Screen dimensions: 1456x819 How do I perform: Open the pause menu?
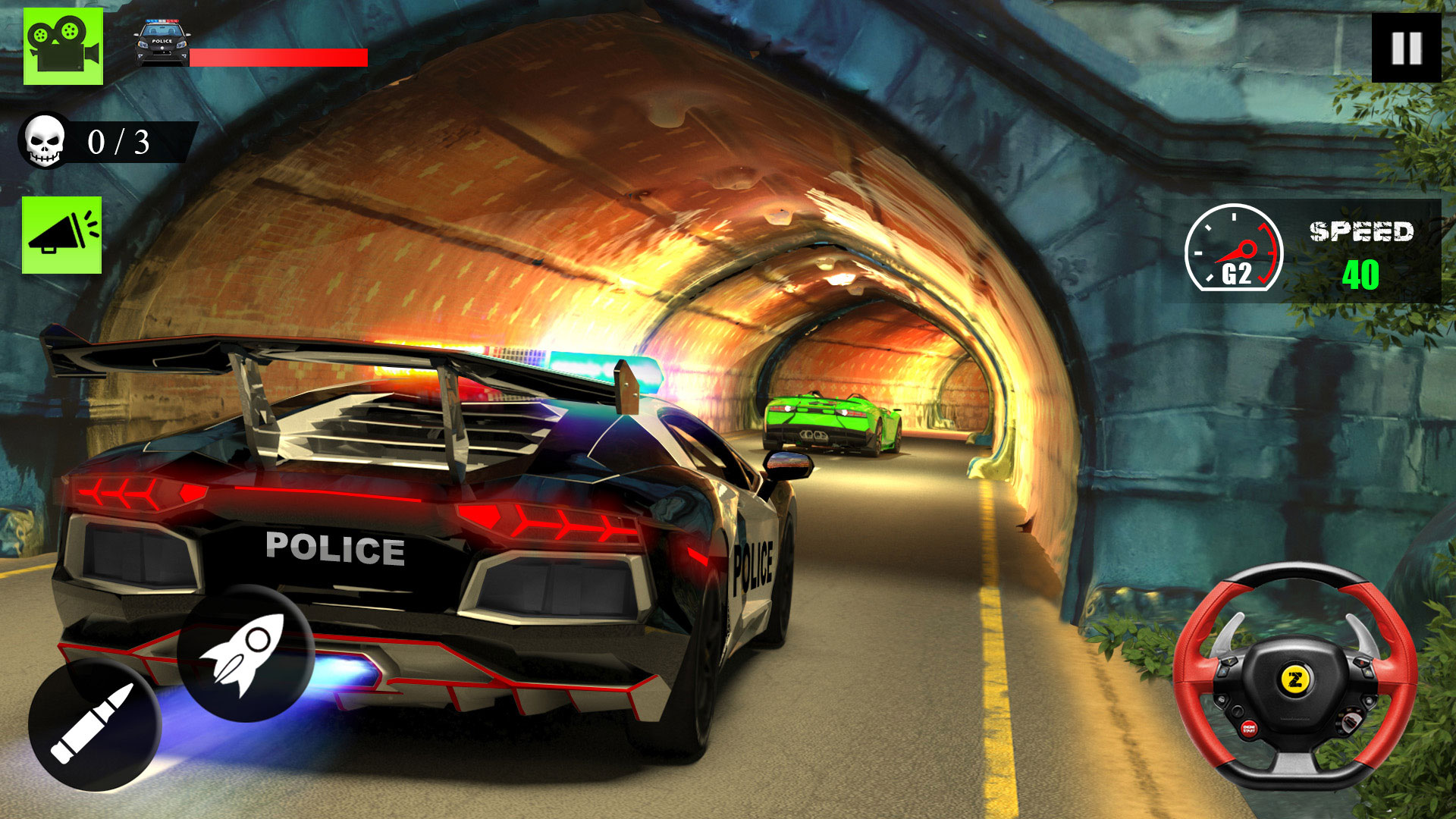(1407, 45)
